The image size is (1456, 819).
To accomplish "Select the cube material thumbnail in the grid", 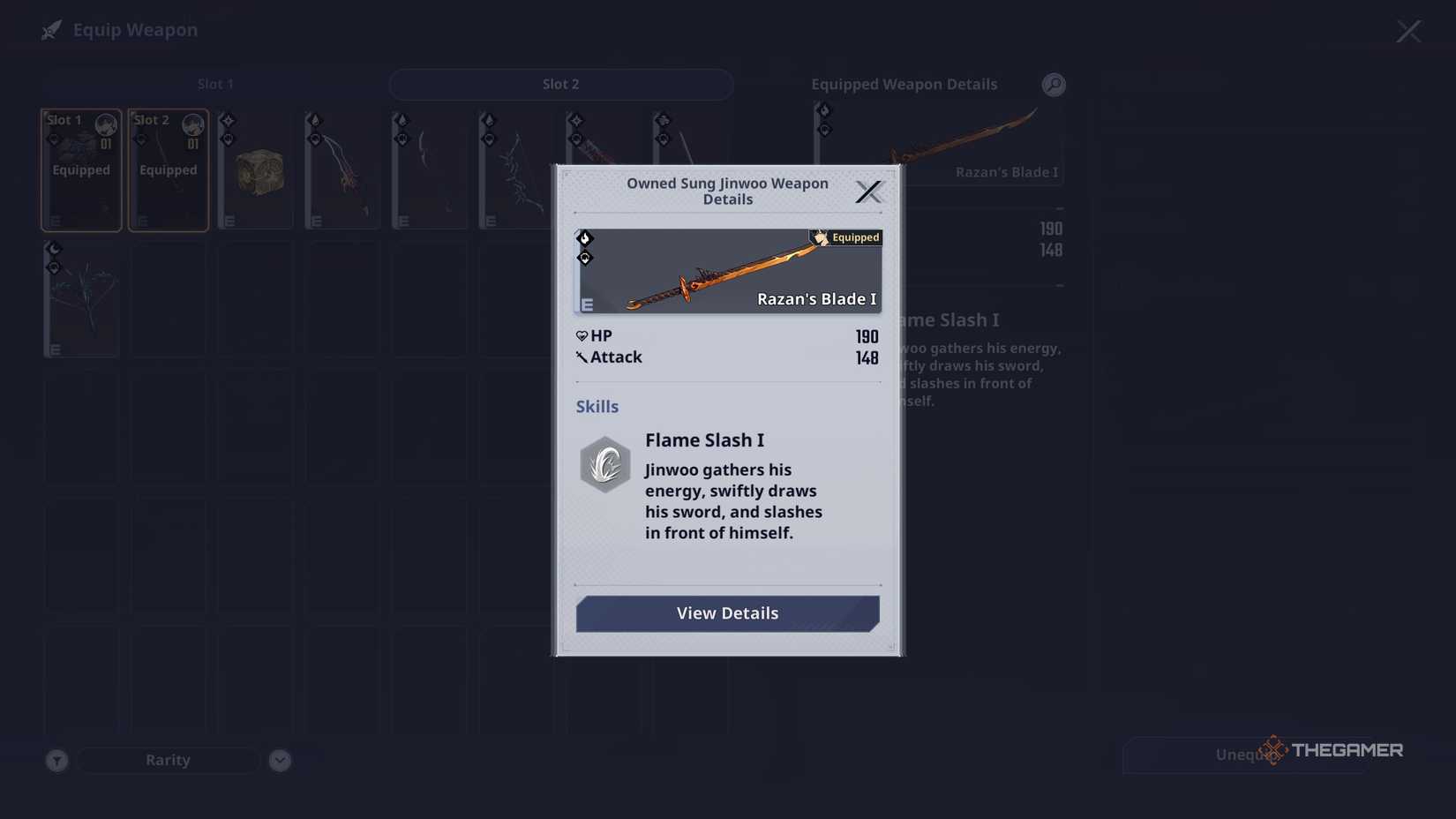I will click(255, 169).
